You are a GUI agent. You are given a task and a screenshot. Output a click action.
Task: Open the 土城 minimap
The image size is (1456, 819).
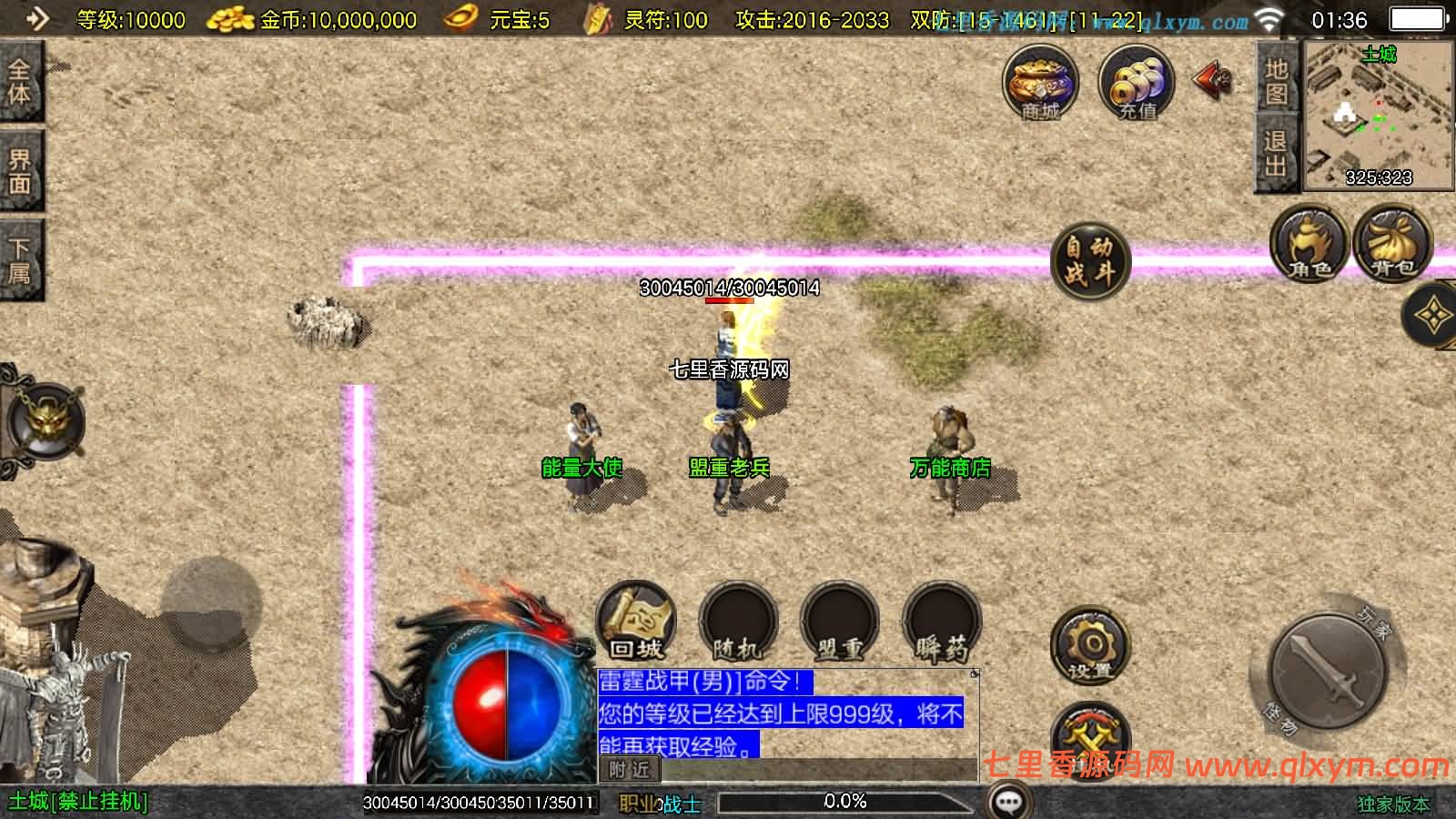click(x=1378, y=115)
